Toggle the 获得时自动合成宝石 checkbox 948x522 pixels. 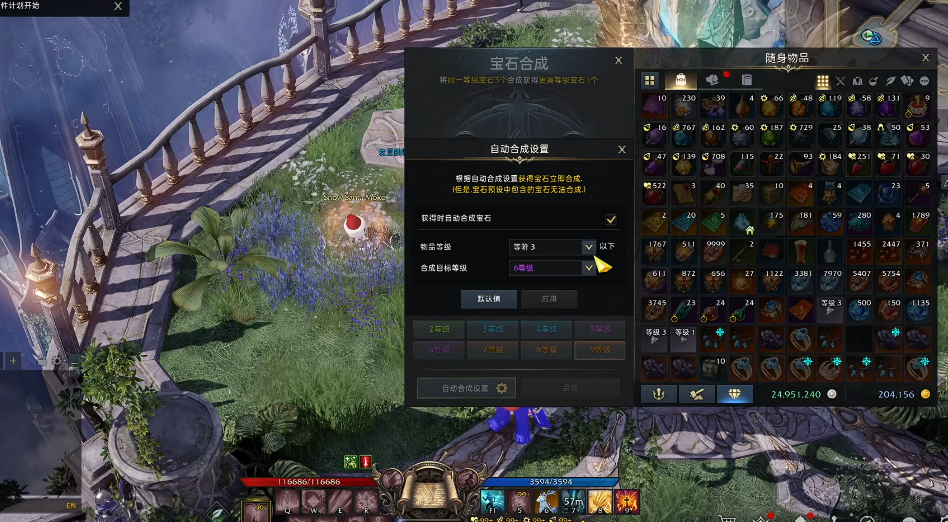pos(610,219)
